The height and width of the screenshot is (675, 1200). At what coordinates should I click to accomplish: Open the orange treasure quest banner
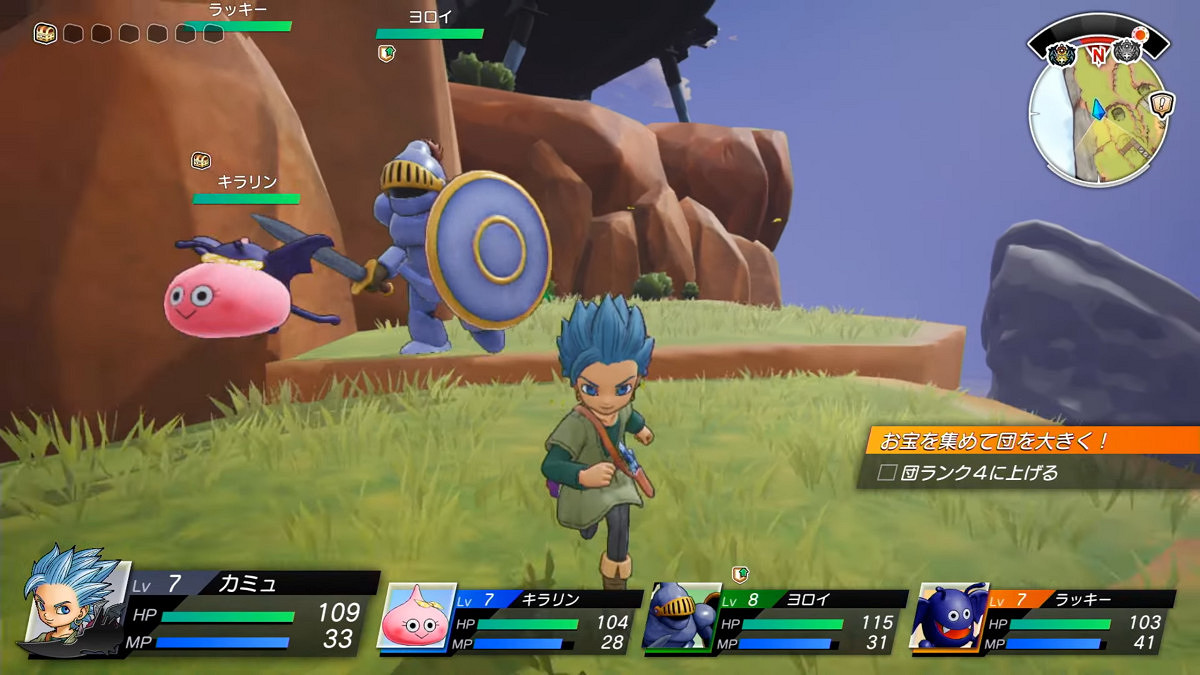[x=1030, y=440]
